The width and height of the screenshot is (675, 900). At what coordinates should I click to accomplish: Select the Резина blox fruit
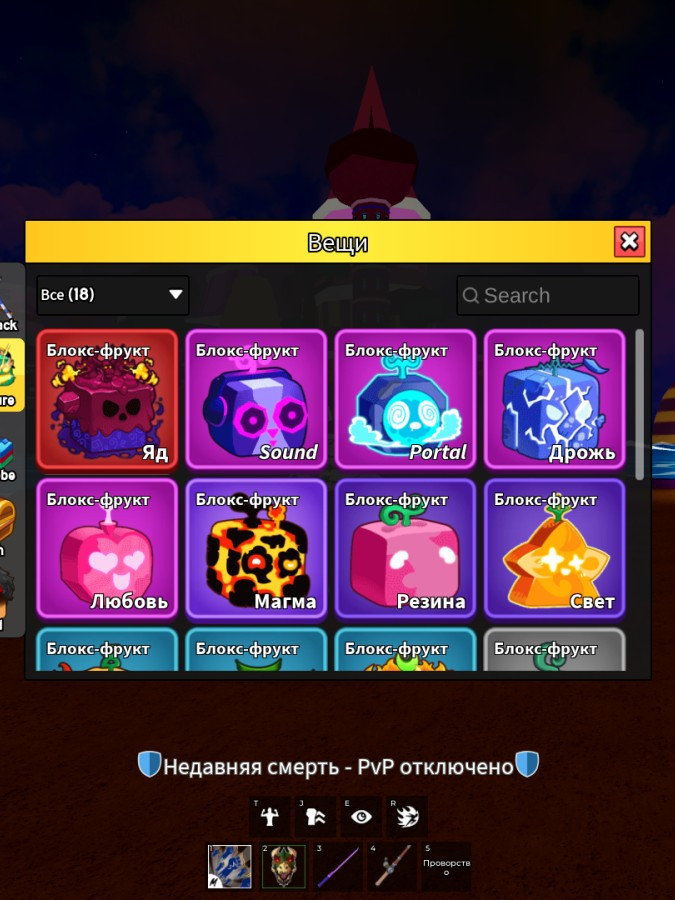pyautogui.click(x=405, y=549)
